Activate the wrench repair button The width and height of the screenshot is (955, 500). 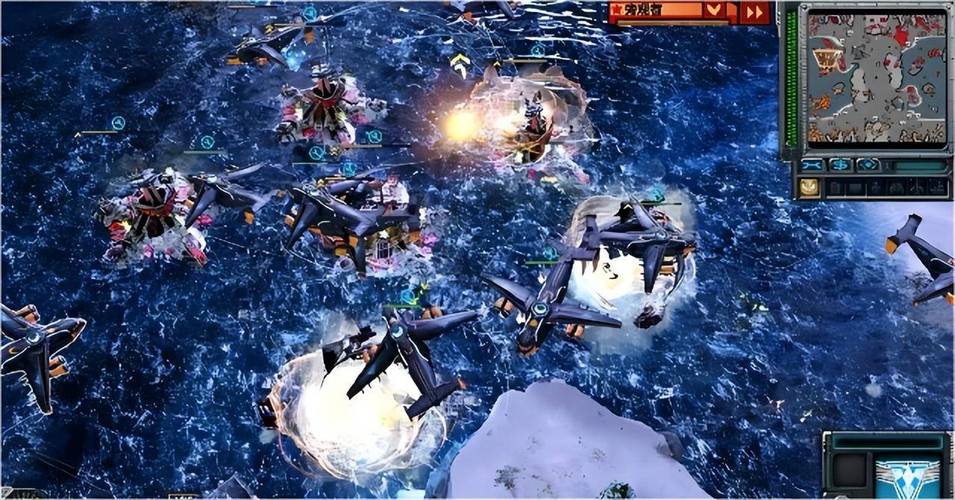[812, 164]
